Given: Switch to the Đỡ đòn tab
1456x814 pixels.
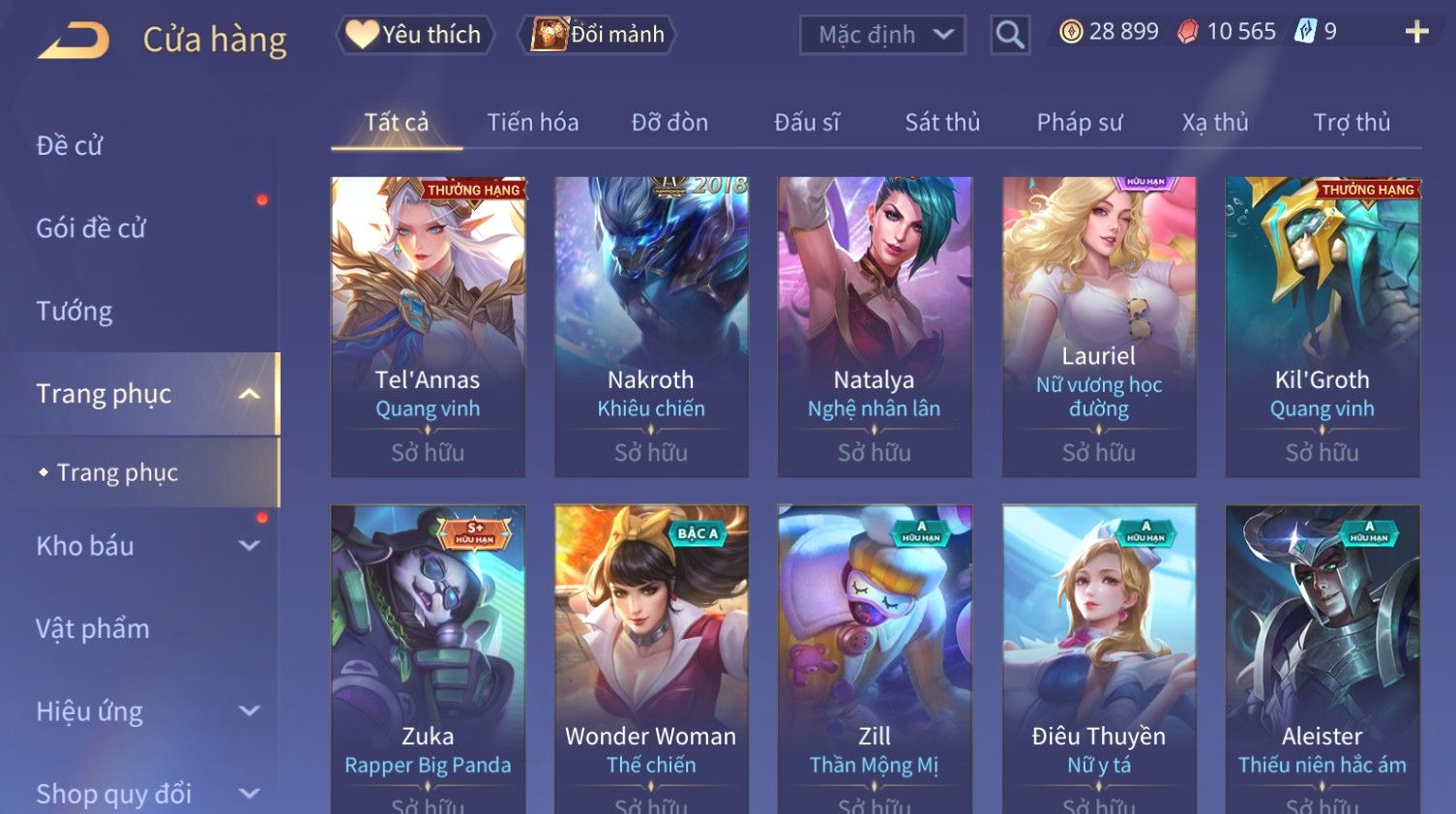Looking at the screenshot, I should (x=669, y=123).
